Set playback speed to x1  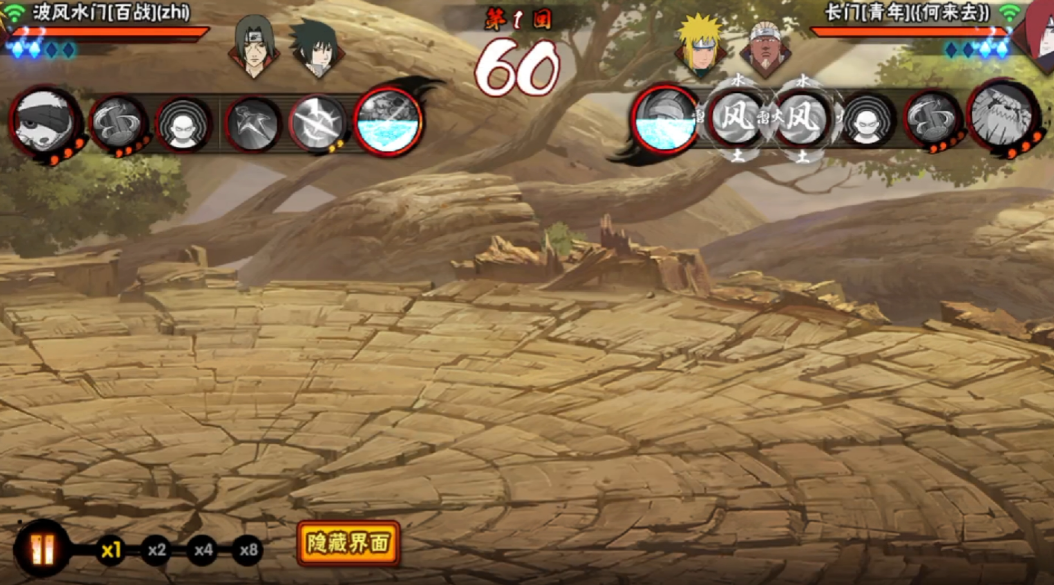[110, 549]
